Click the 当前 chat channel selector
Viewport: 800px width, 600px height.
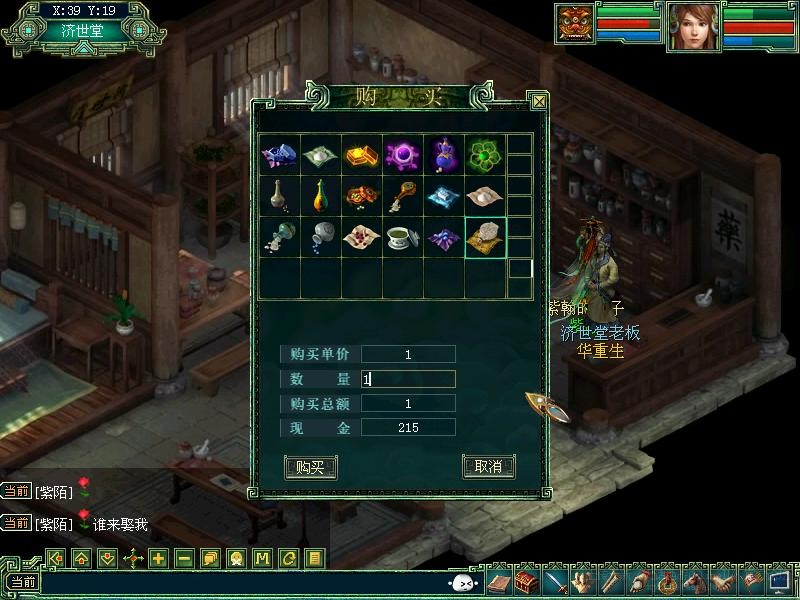22,582
